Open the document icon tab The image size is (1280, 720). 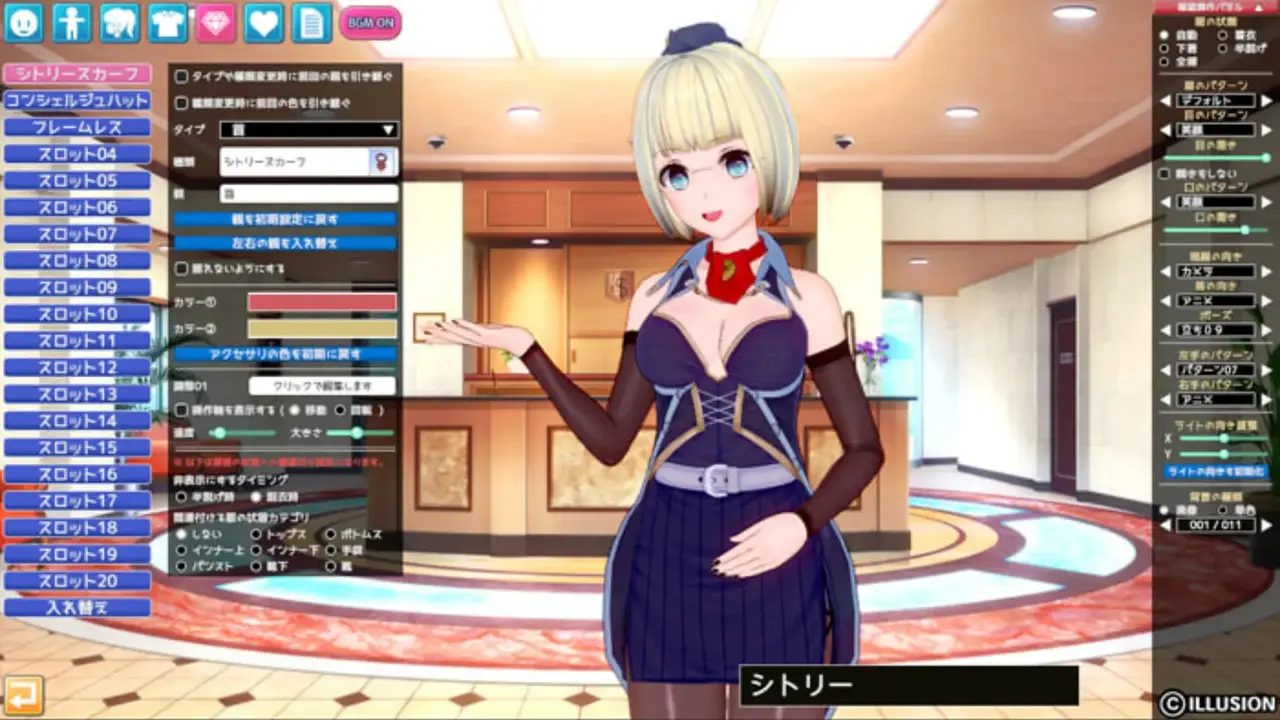point(312,22)
